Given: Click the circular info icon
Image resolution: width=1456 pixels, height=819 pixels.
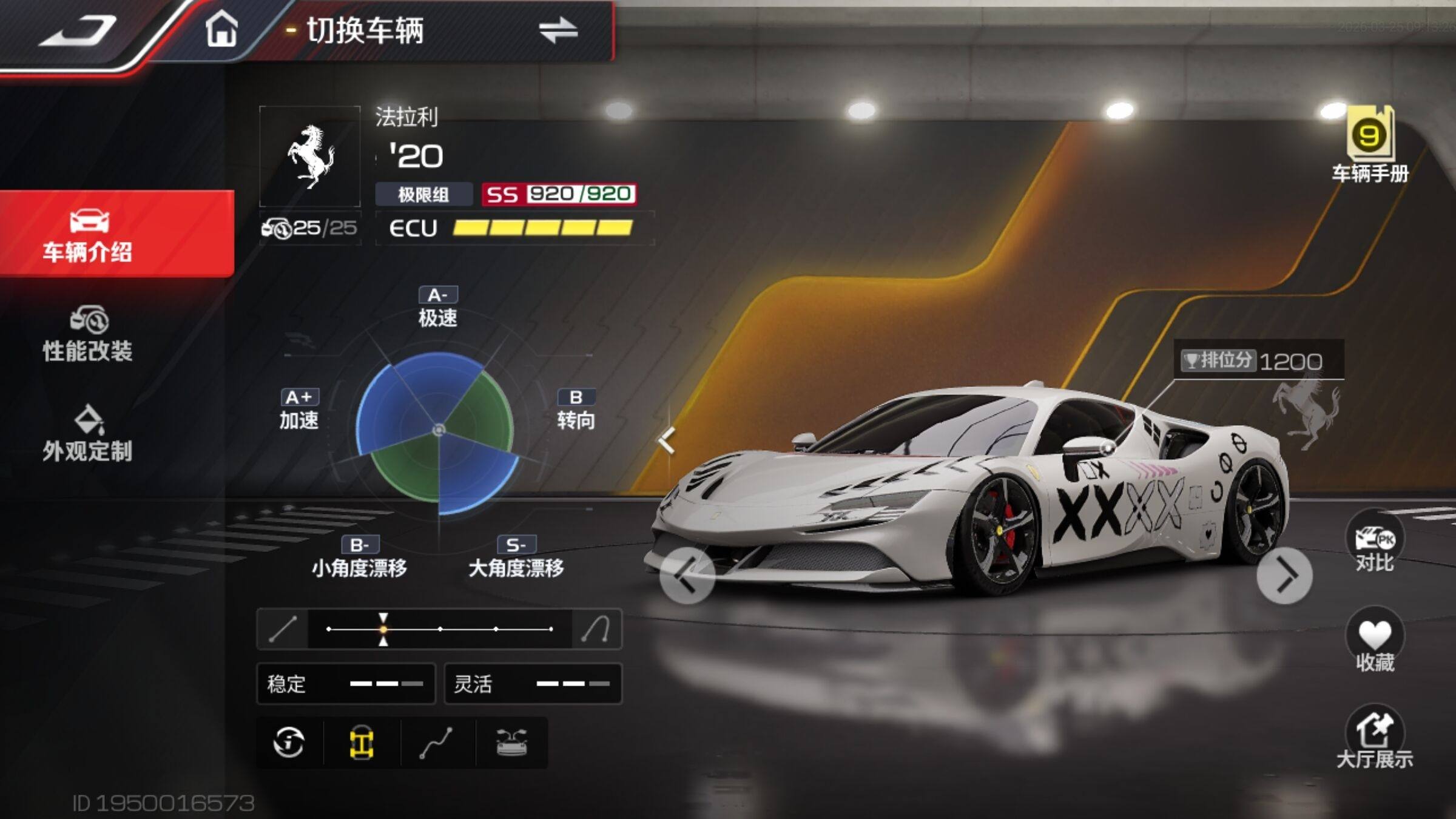Looking at the screenshot, I should pyautogui.click(x=289, y=743).
